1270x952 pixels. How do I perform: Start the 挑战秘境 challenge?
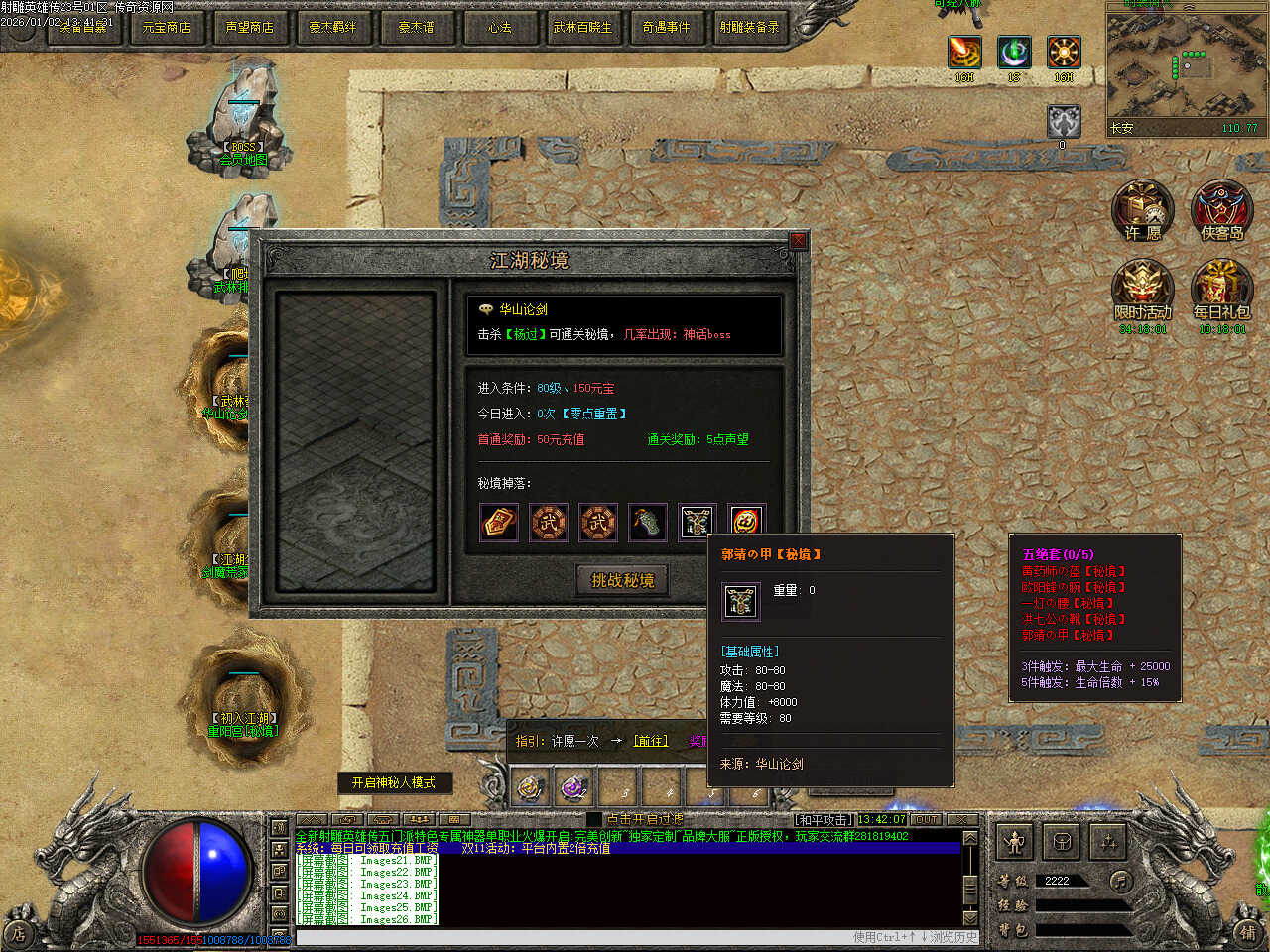coord(622,581)
